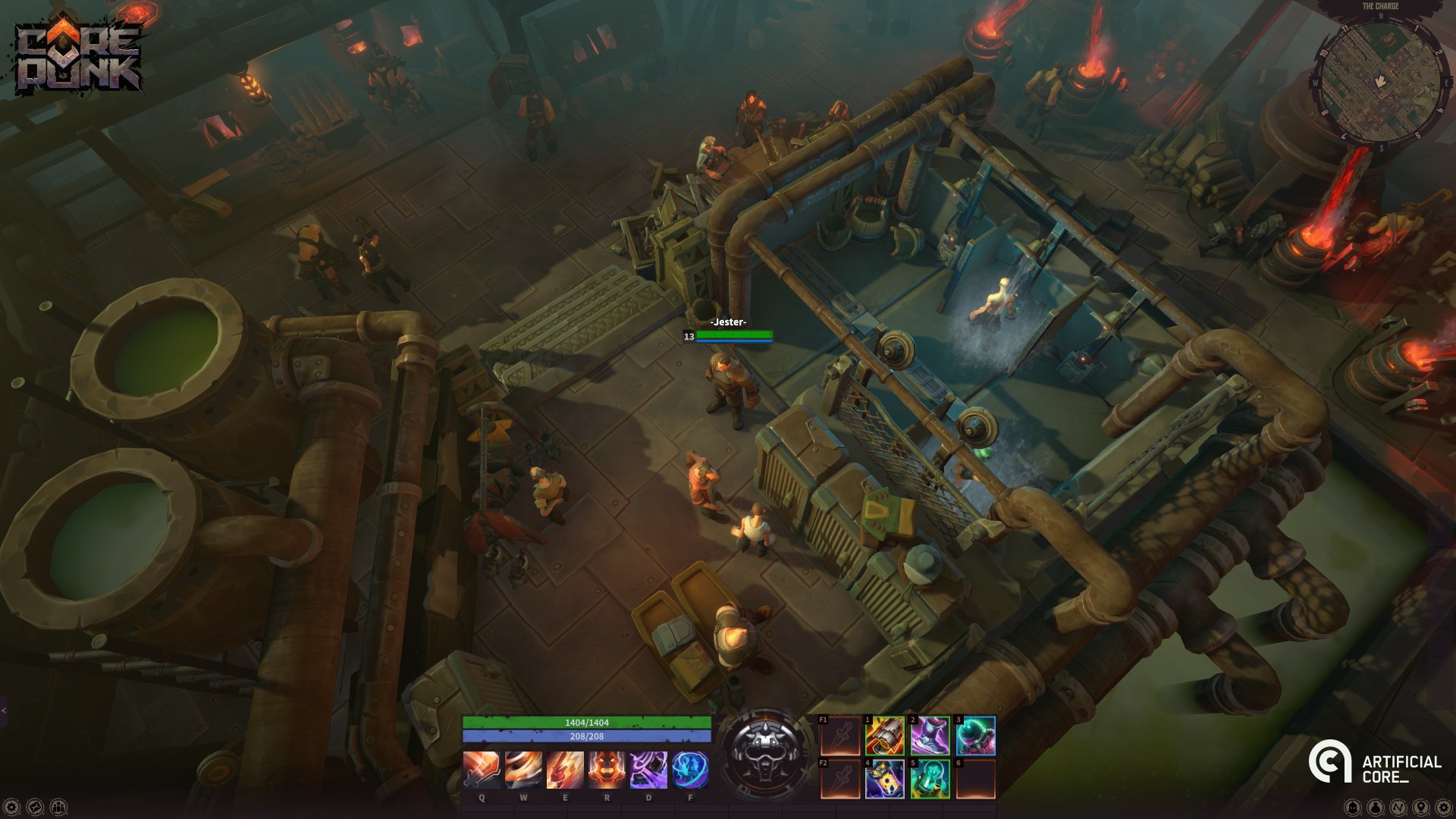
Task: Open the circular minimap
Action: [x=1380, y=80]
